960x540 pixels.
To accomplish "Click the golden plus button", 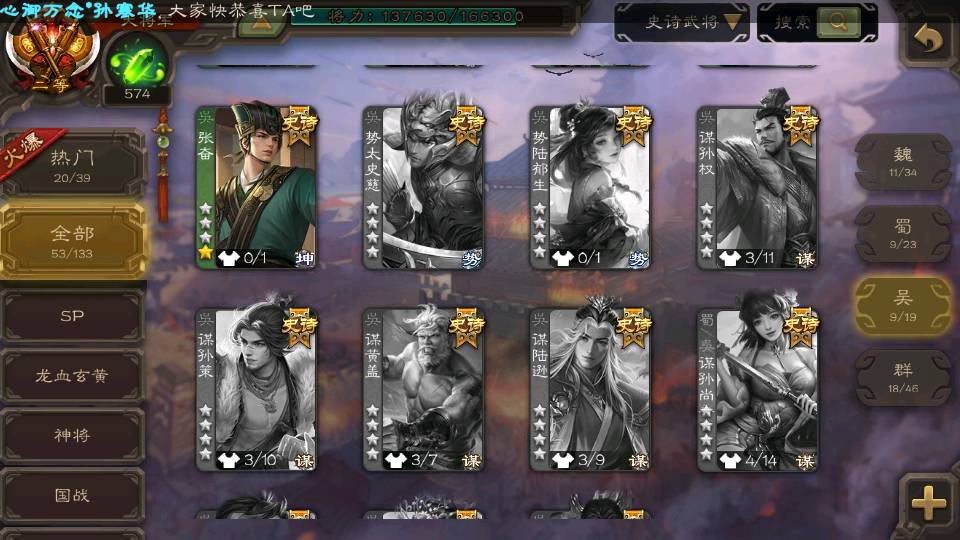I will click(x=929, y=502).
